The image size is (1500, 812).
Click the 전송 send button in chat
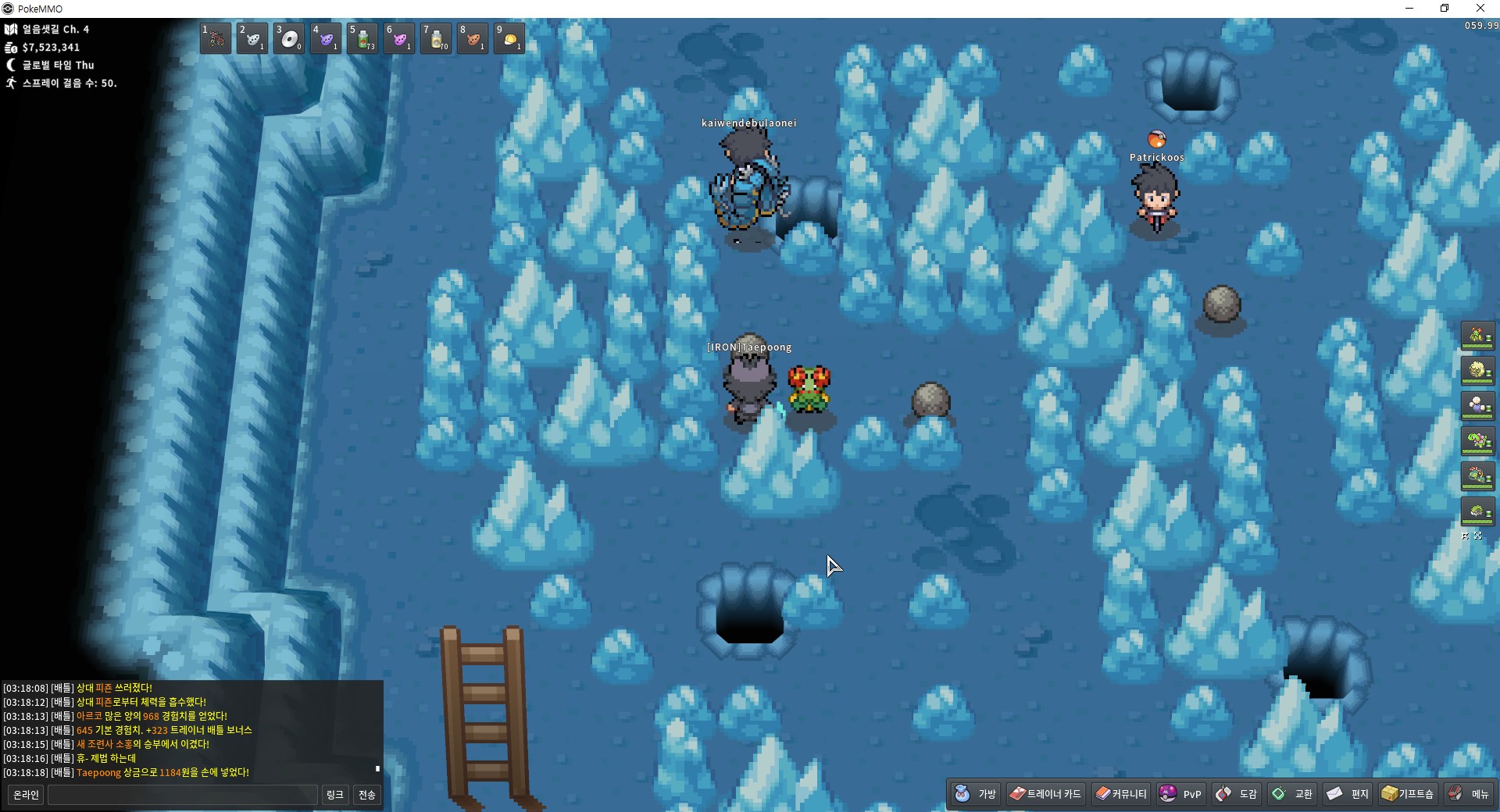click(x=367, y=795)
